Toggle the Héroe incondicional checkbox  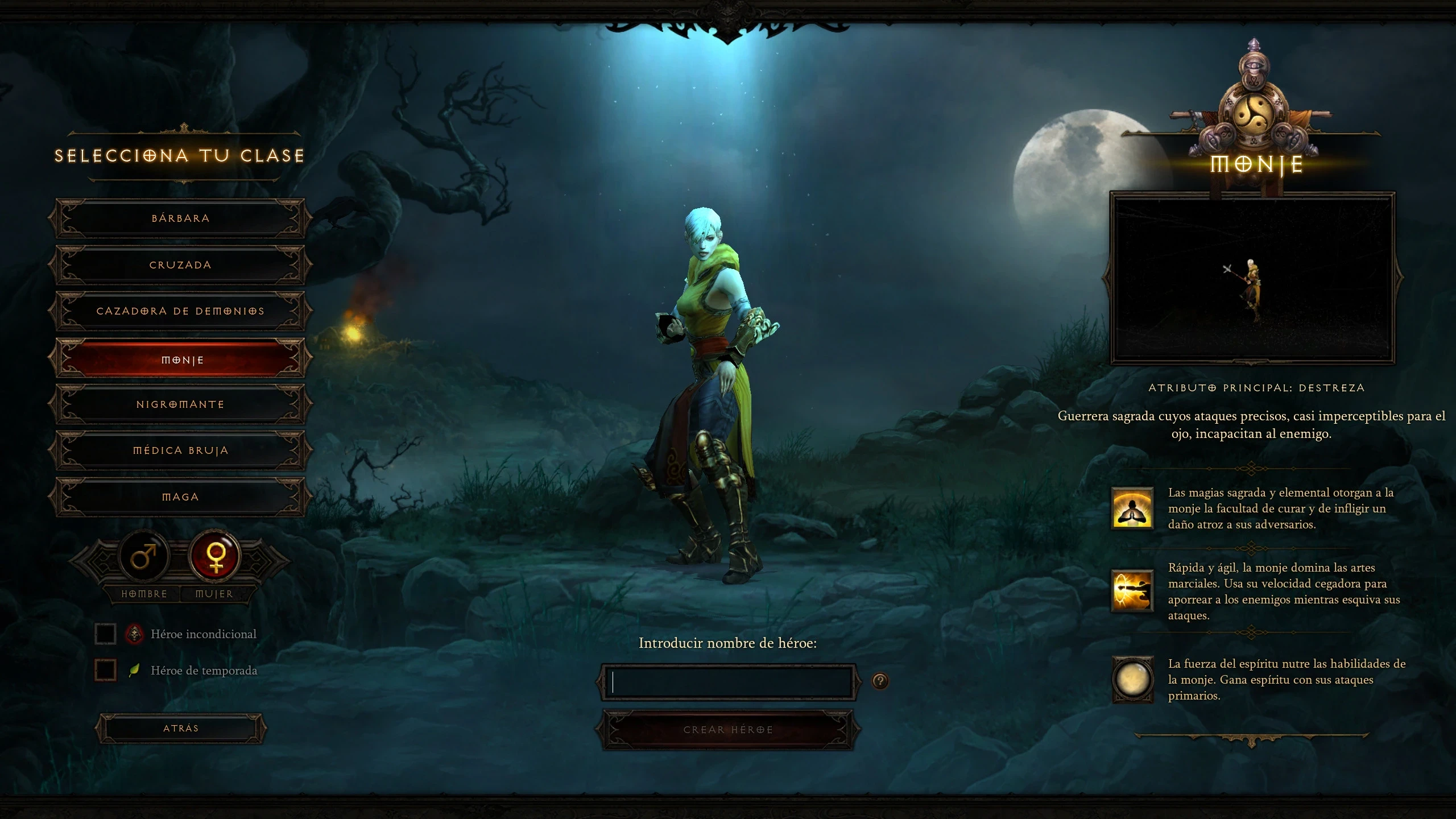click(x=106, y=634)
